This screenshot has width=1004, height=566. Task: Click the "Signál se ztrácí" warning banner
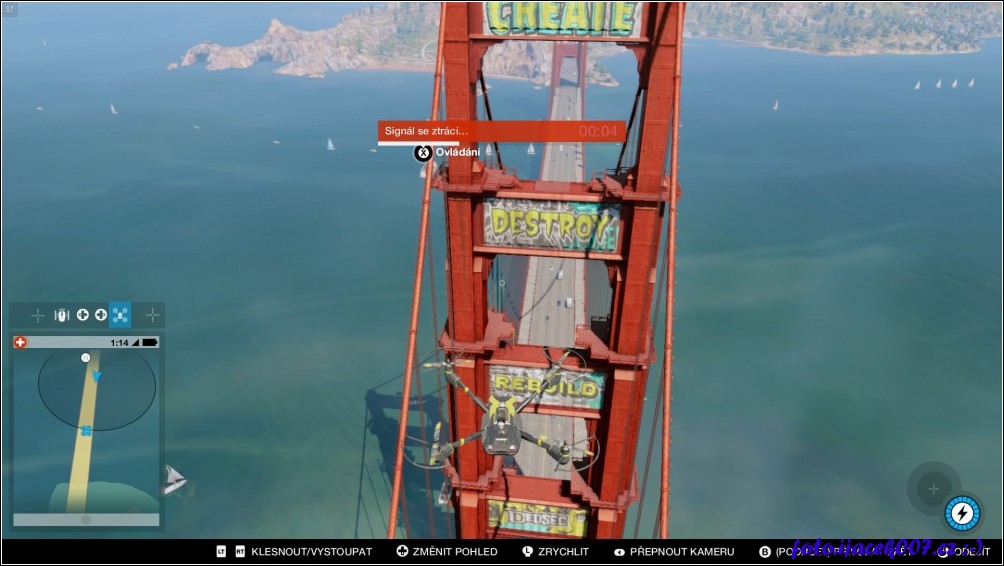point(501,131)
